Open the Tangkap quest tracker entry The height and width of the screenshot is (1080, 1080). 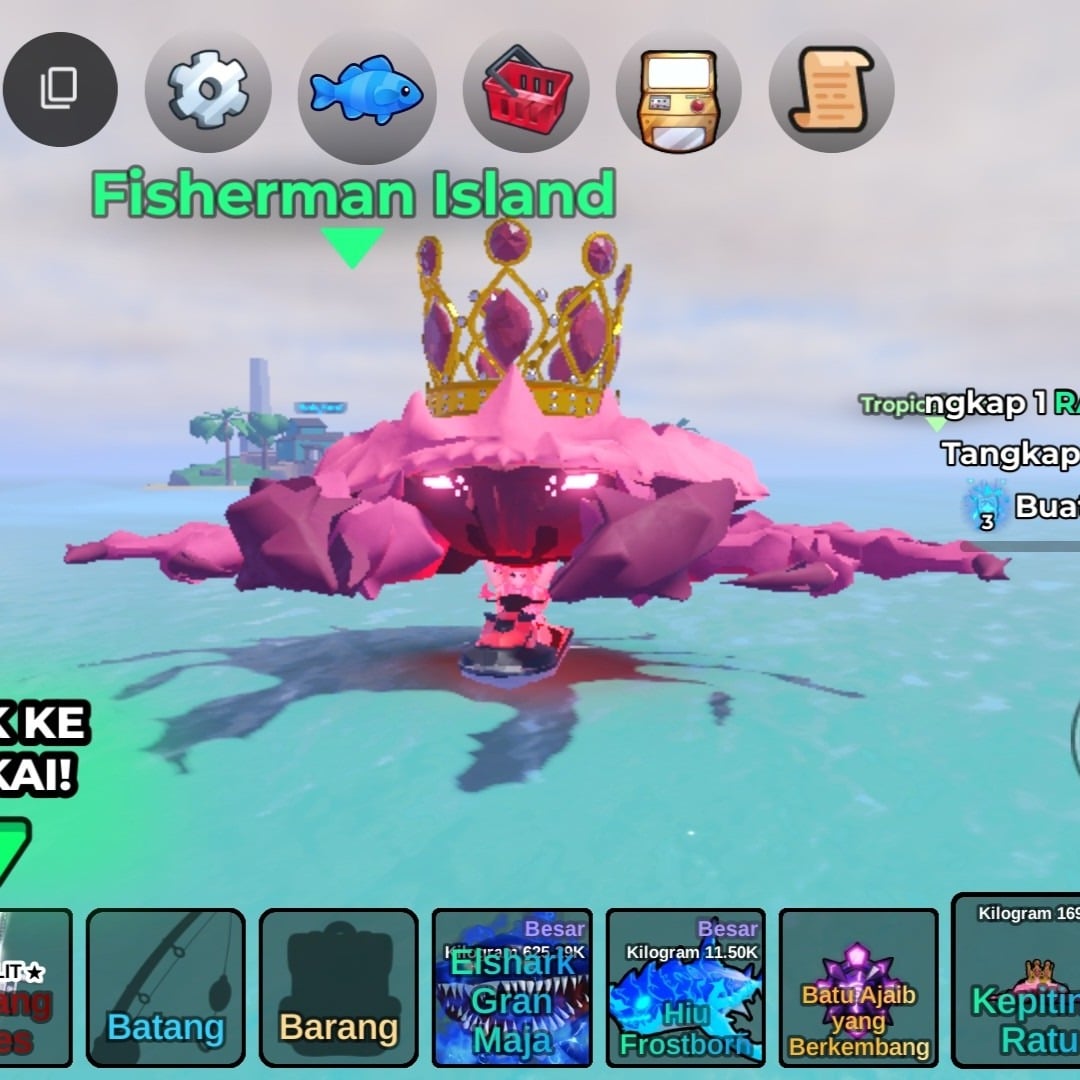1010,454
